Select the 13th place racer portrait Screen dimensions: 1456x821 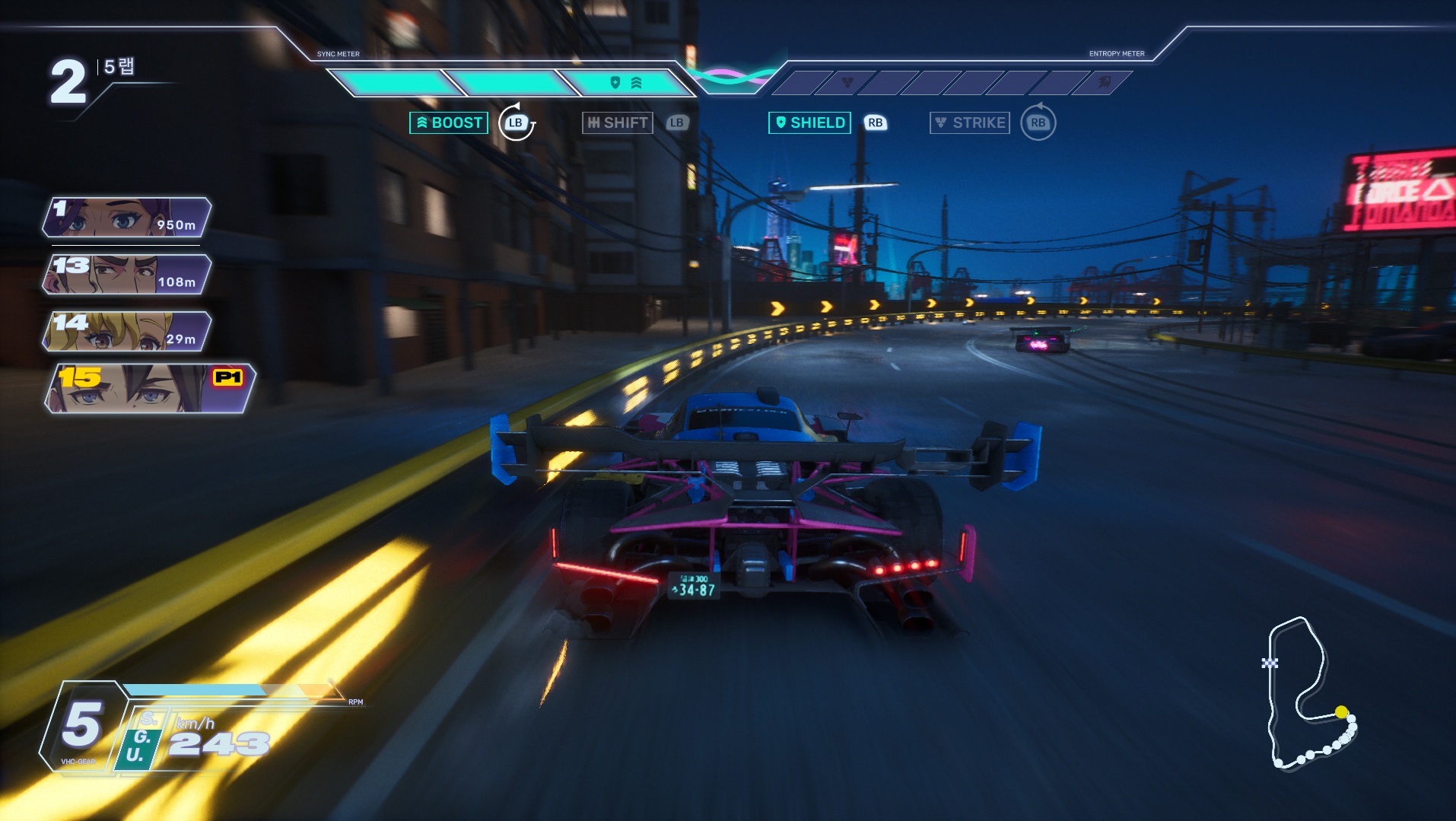click(x=126, y=274)
